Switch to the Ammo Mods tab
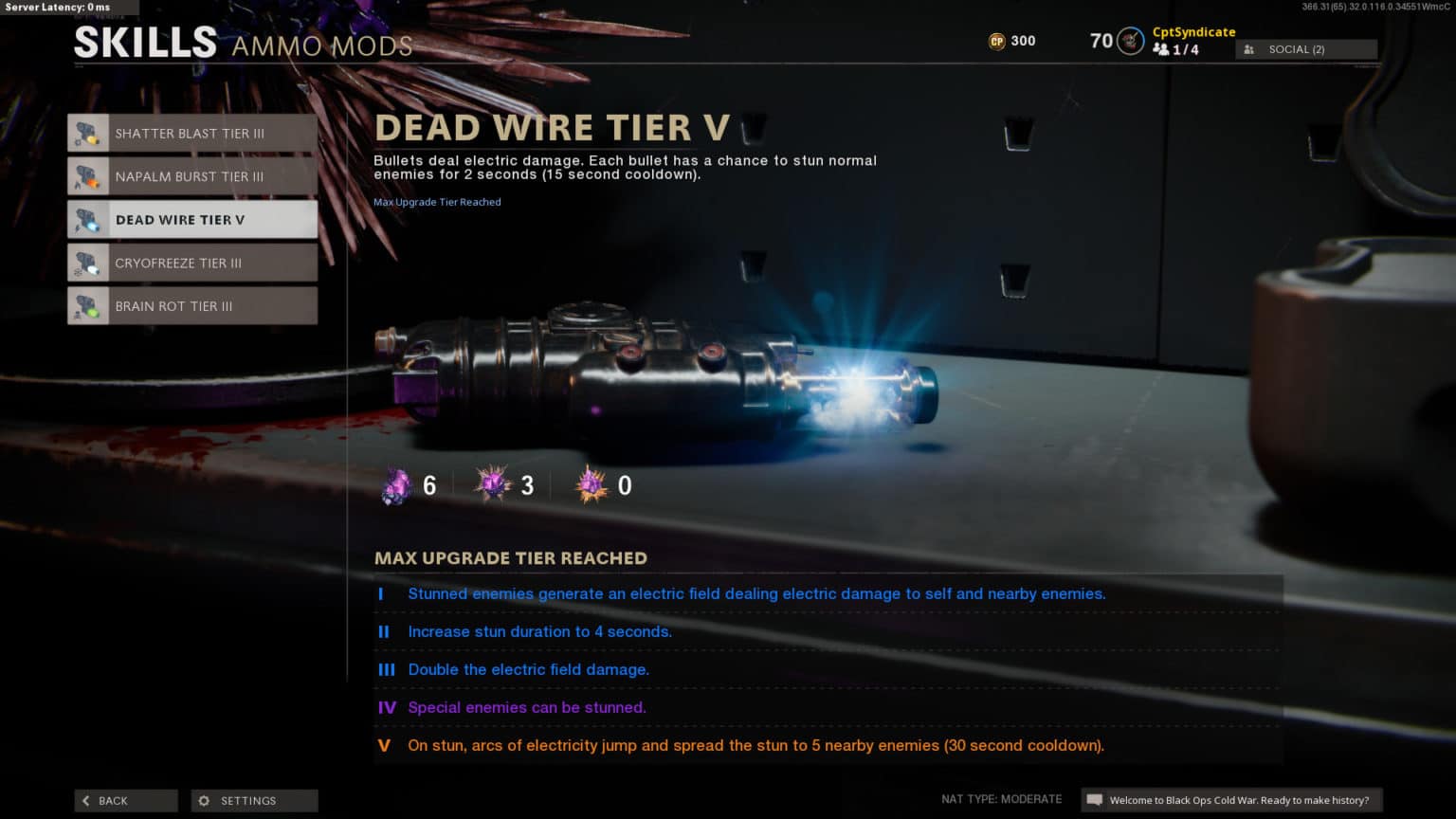This screenshot has height=819, width=1456. (x=321, y=45)
